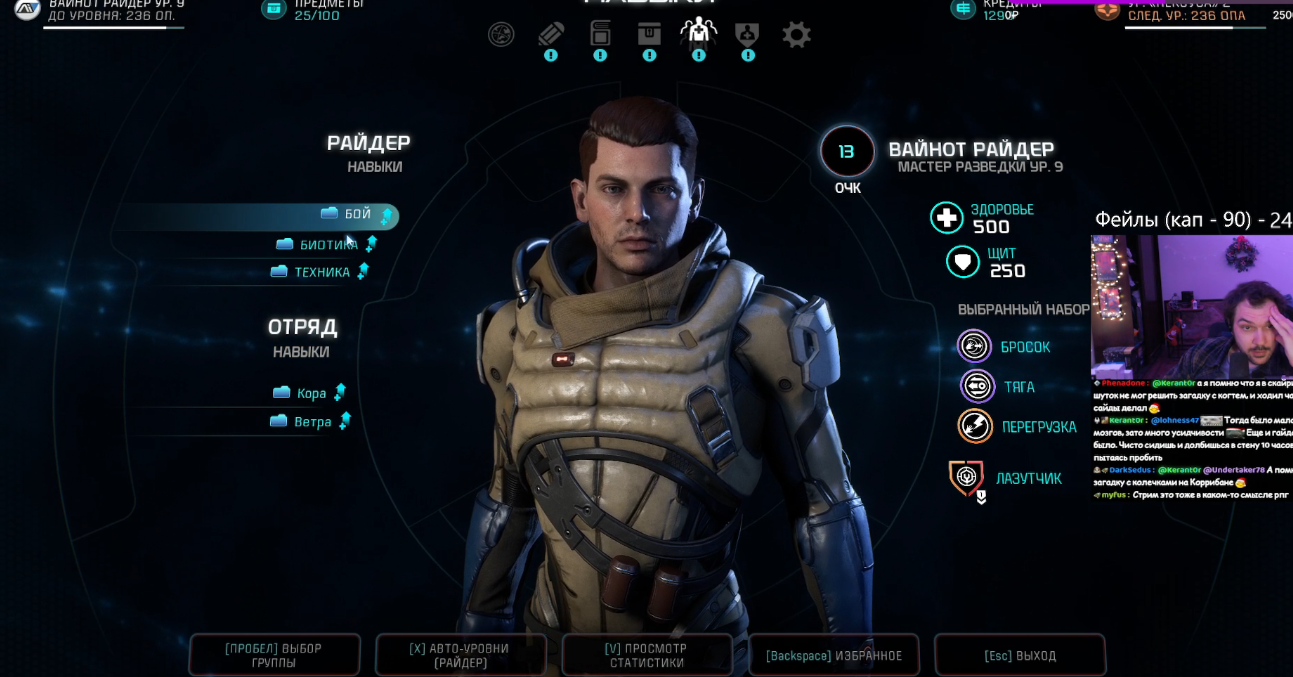The image size is (1293, 677).
Task: Activate Авто-уровни (Райдер) button
Action: click(461, 656)
